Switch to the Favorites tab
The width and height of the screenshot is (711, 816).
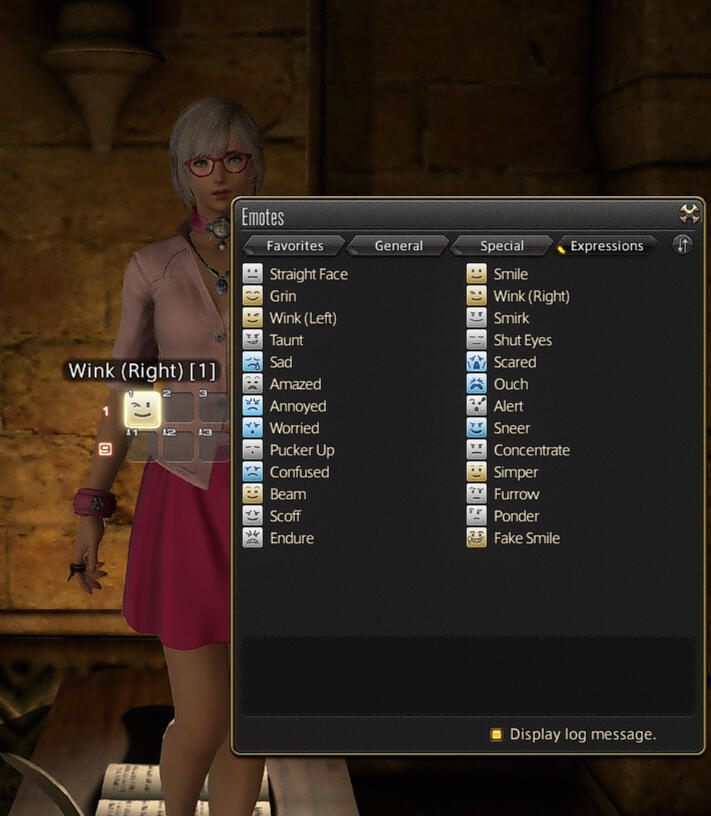294,246
